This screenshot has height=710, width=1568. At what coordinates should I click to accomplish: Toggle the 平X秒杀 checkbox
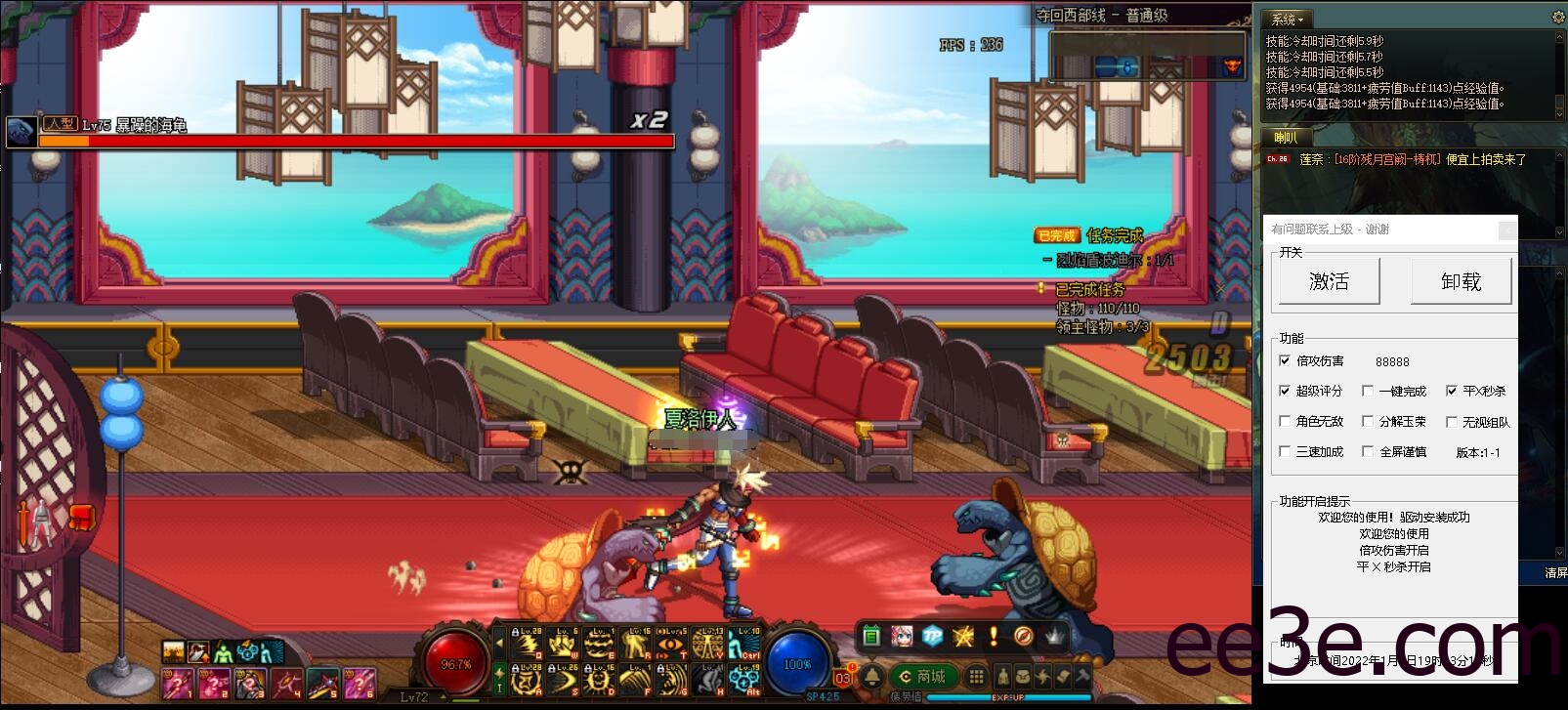pyautogui.click(x=1452, y=391)
